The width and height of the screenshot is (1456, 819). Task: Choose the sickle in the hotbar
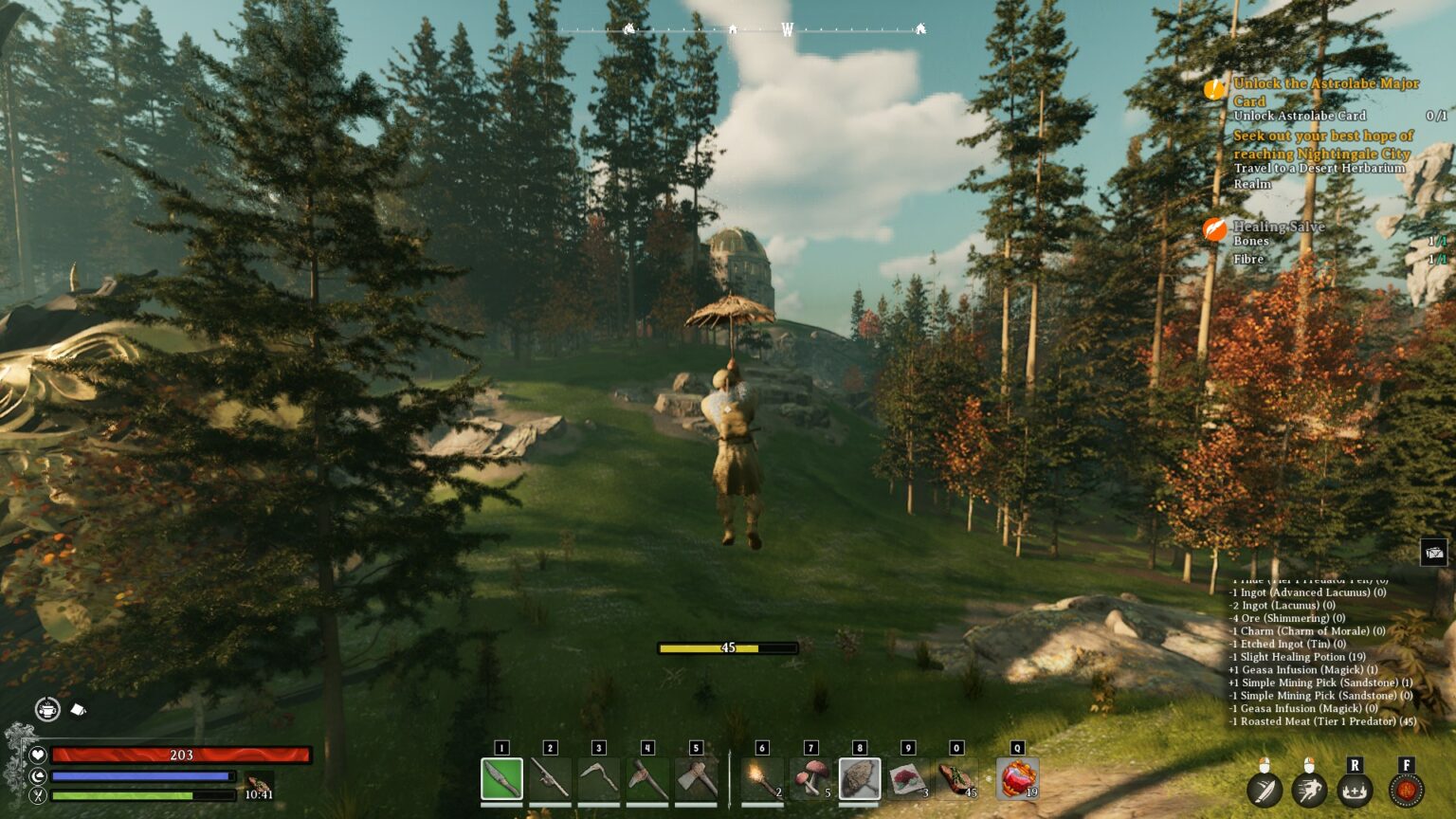[598, 779]
